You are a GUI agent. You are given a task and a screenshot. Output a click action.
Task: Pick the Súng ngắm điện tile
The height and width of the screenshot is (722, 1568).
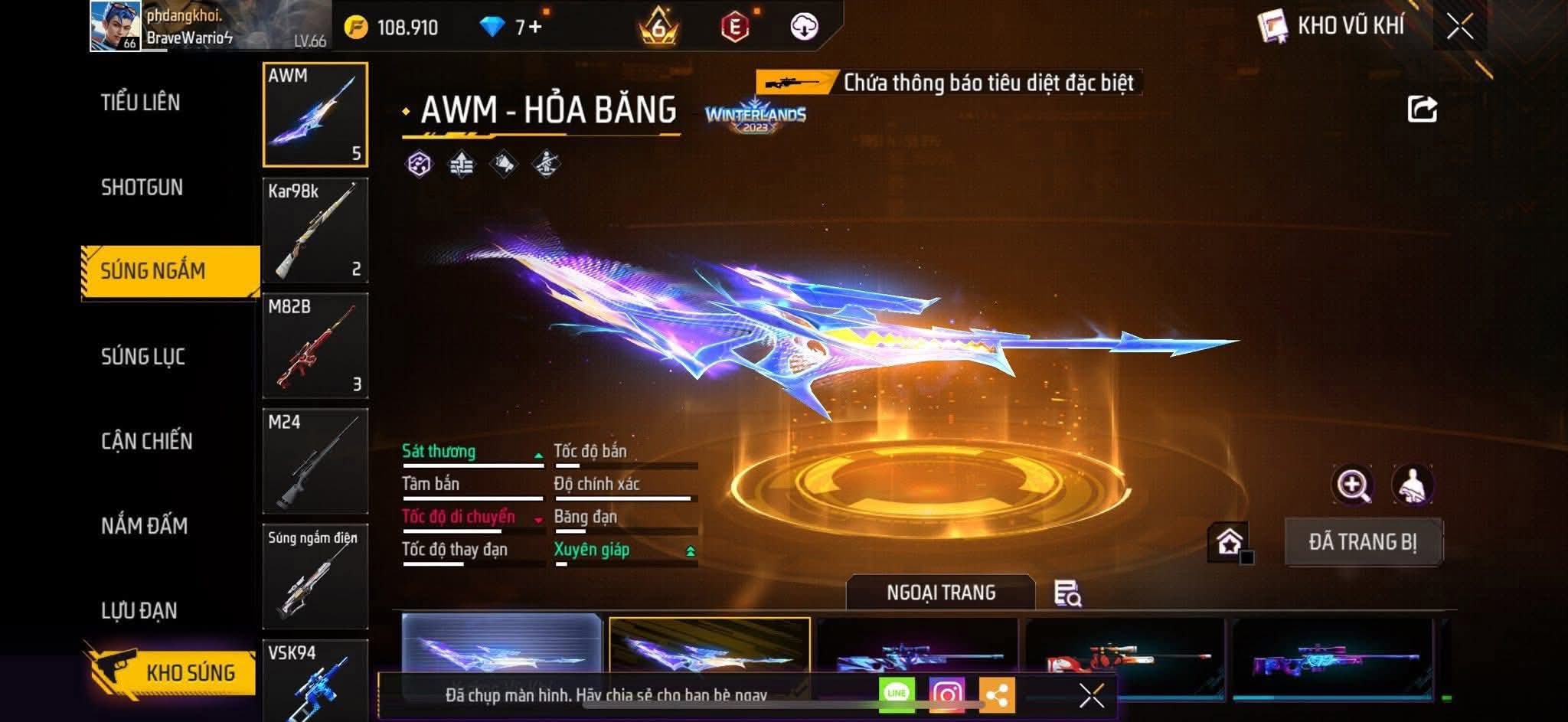point(315,577)
